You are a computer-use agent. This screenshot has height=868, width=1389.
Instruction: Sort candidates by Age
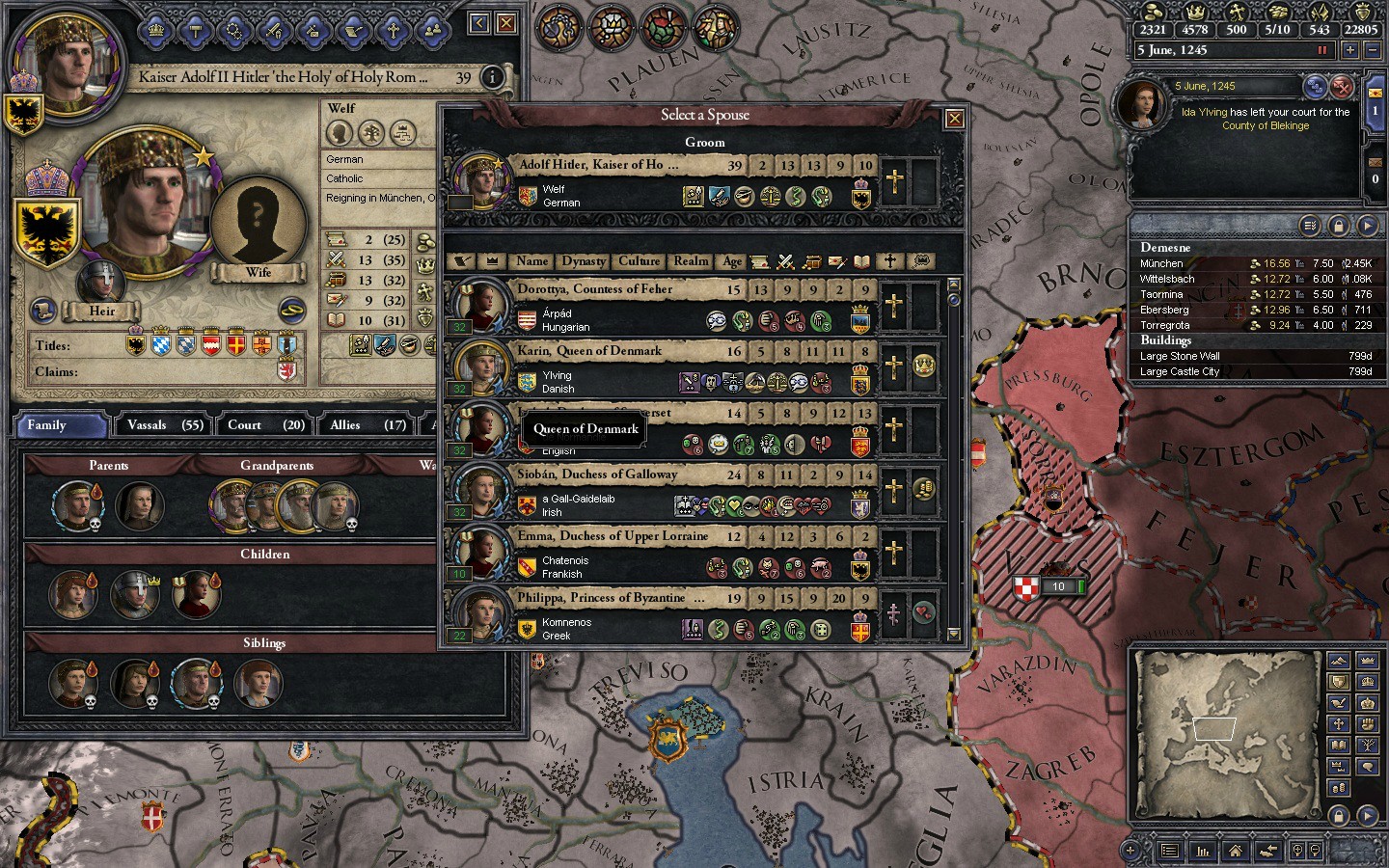[x=732, y=261]
